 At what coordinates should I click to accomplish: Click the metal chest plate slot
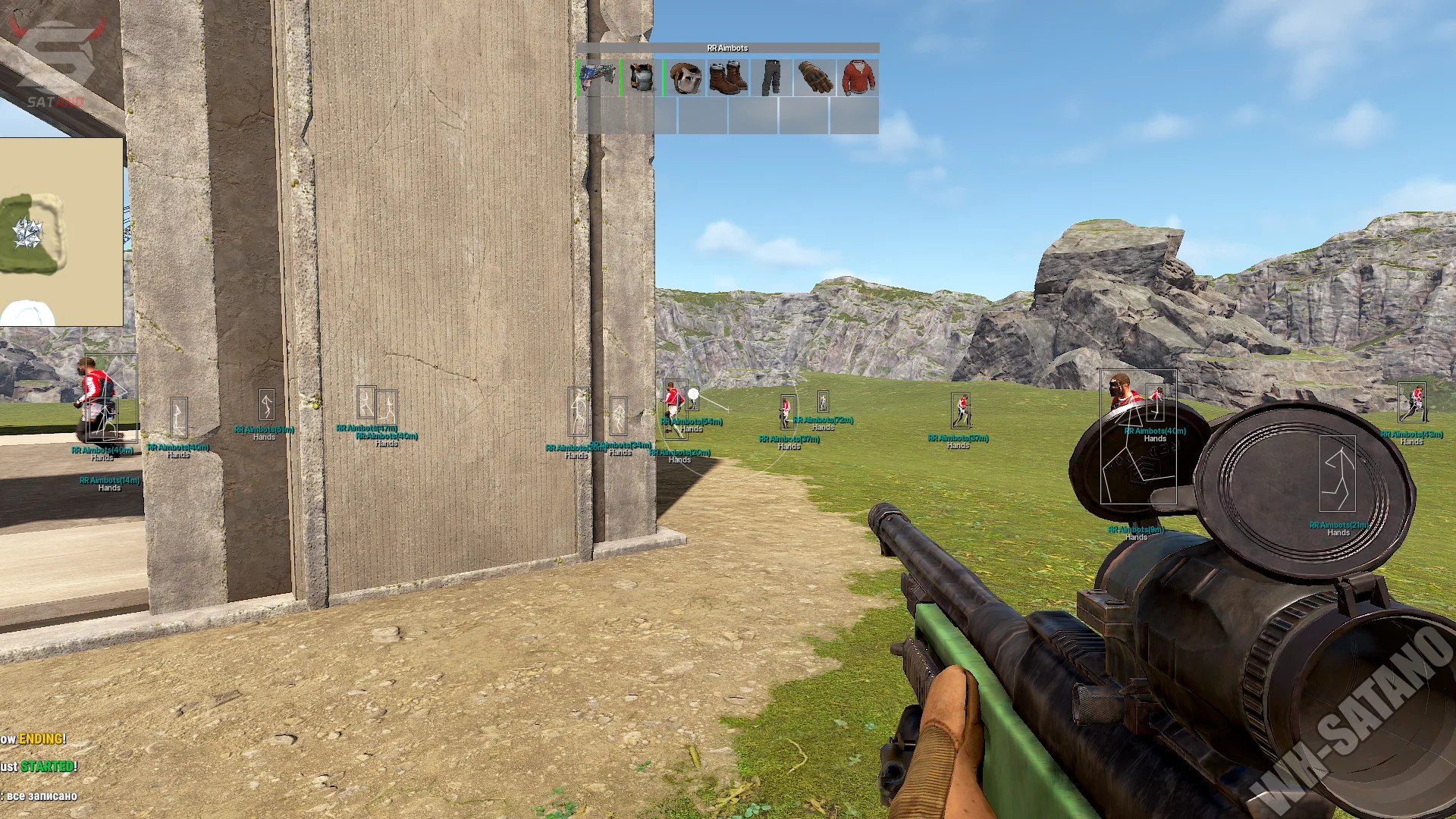642,78
